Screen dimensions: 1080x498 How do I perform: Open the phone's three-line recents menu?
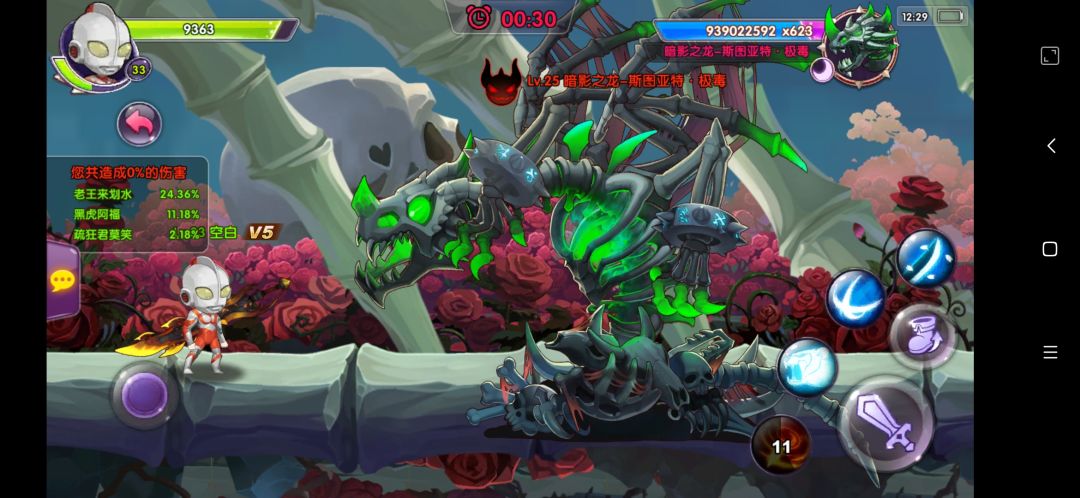[x=1050, y=352]
